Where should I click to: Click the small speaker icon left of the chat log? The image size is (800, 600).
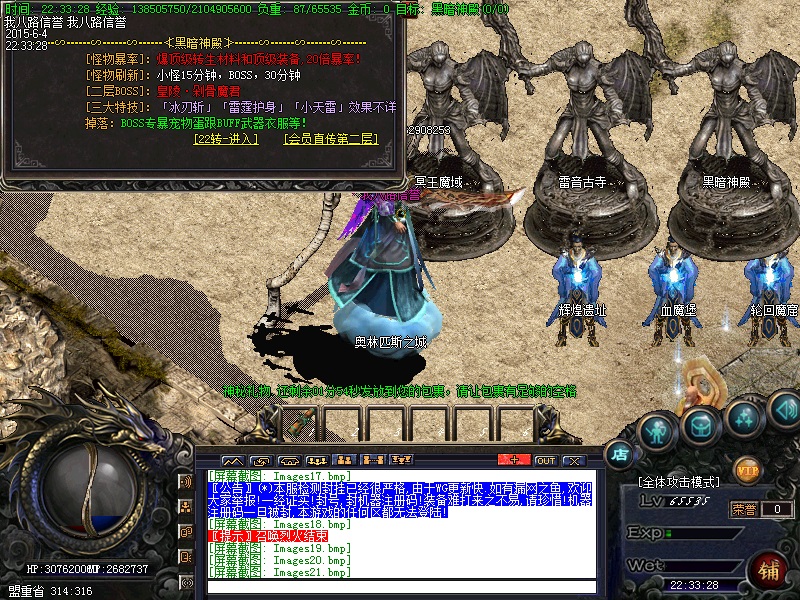point(186,481)
